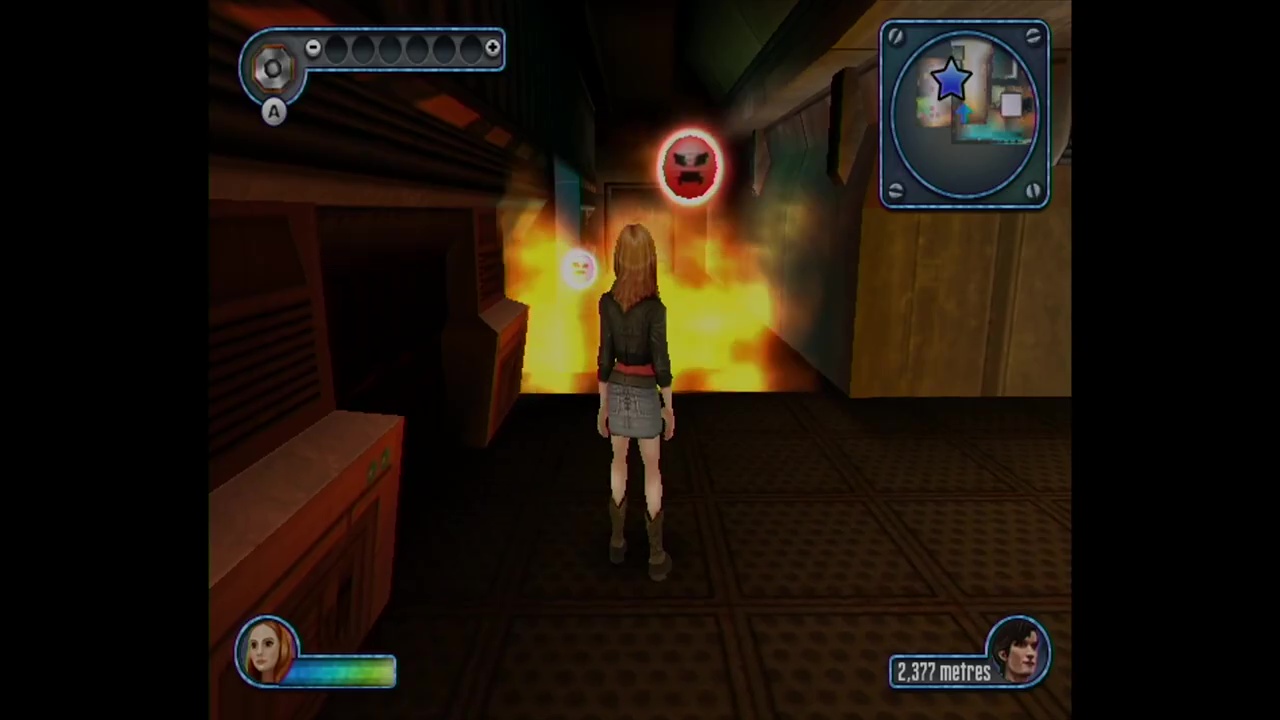Click the minus button on the crystal gauge
Image resolution: width=1280 pixels, height=720 pixels.
pyautogui.click(x=313, y=48)
